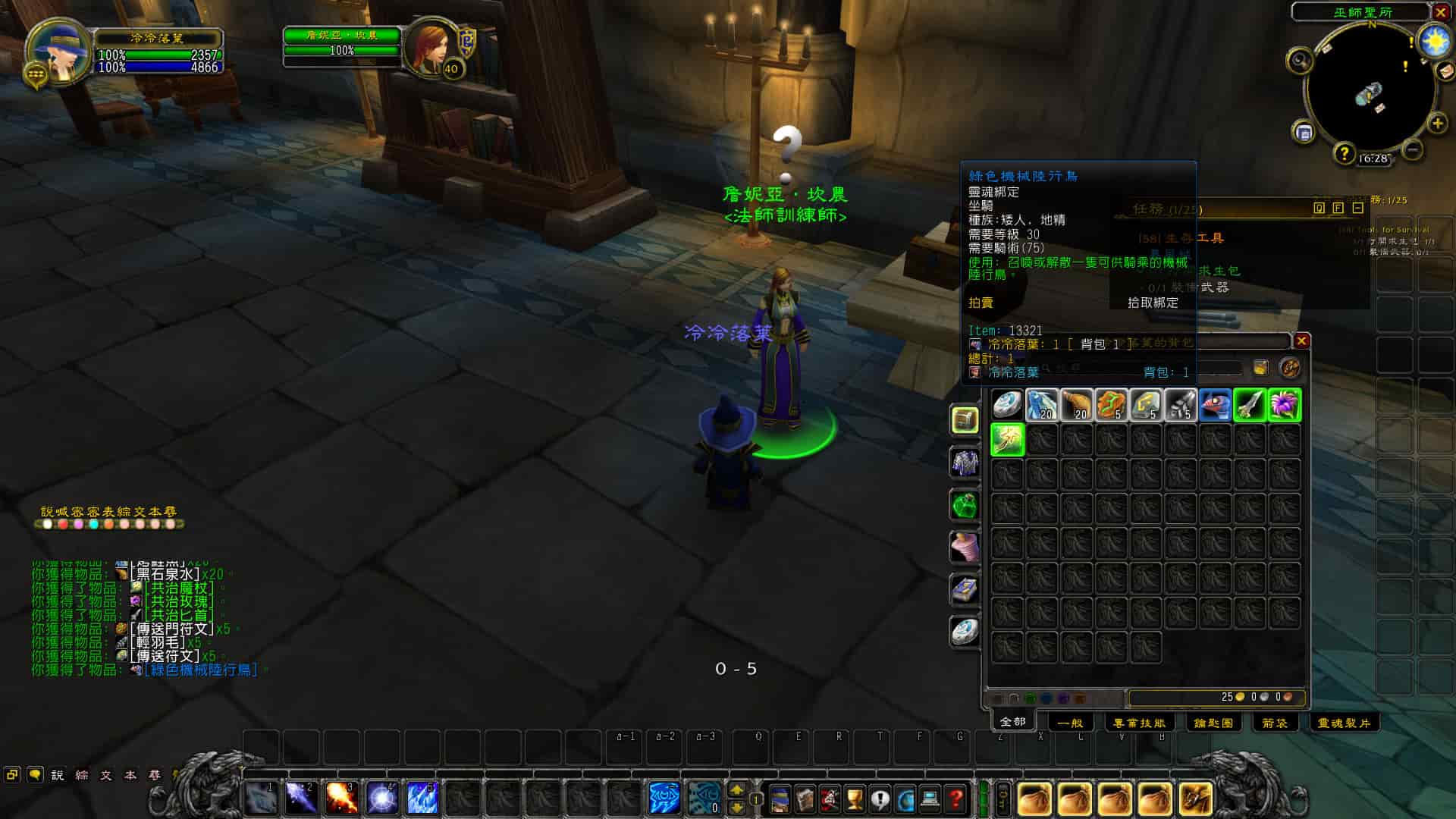Close the bag window

point(1301,341)
